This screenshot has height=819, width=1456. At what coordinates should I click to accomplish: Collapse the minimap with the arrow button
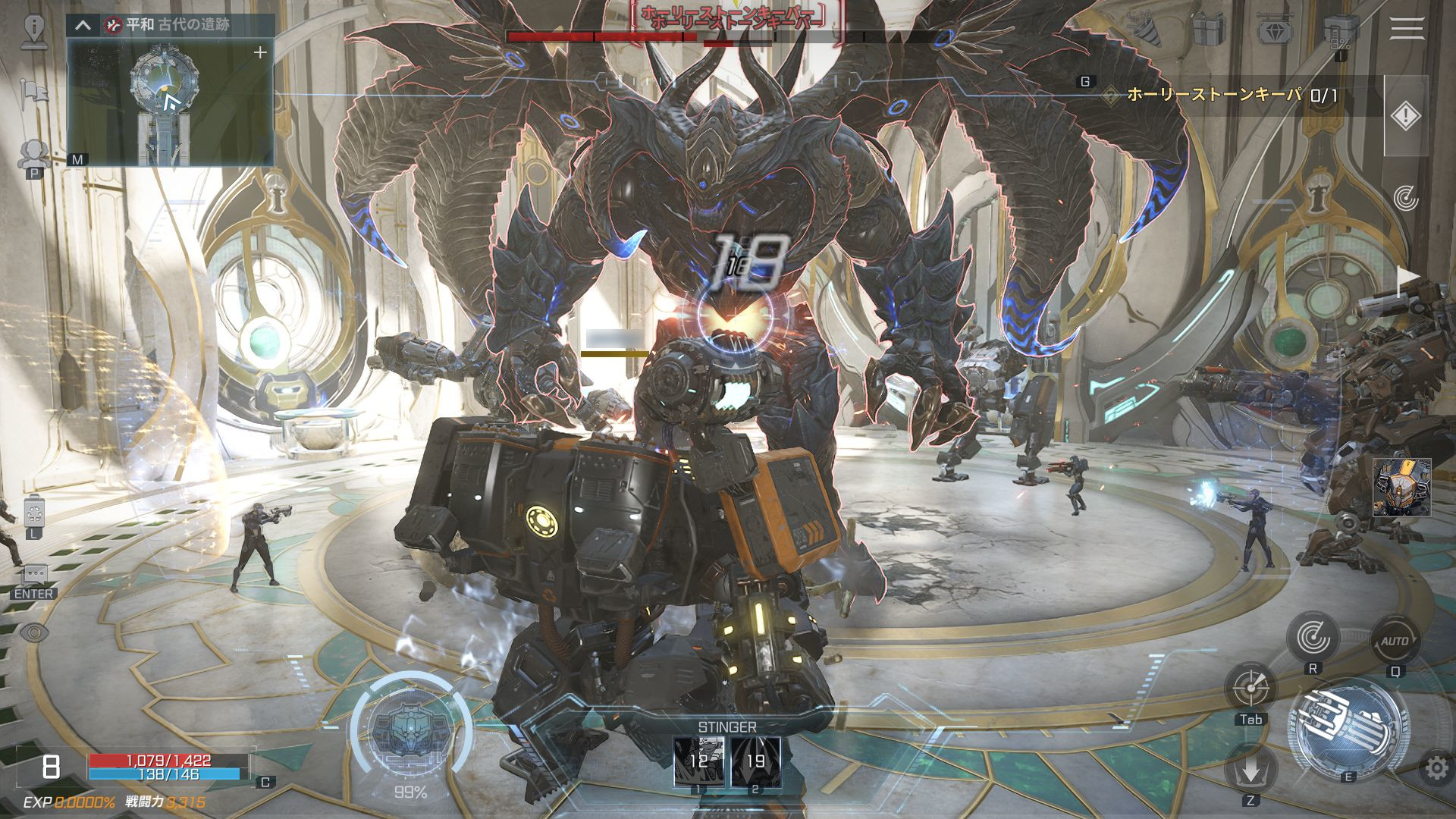(x=83, y=25)
